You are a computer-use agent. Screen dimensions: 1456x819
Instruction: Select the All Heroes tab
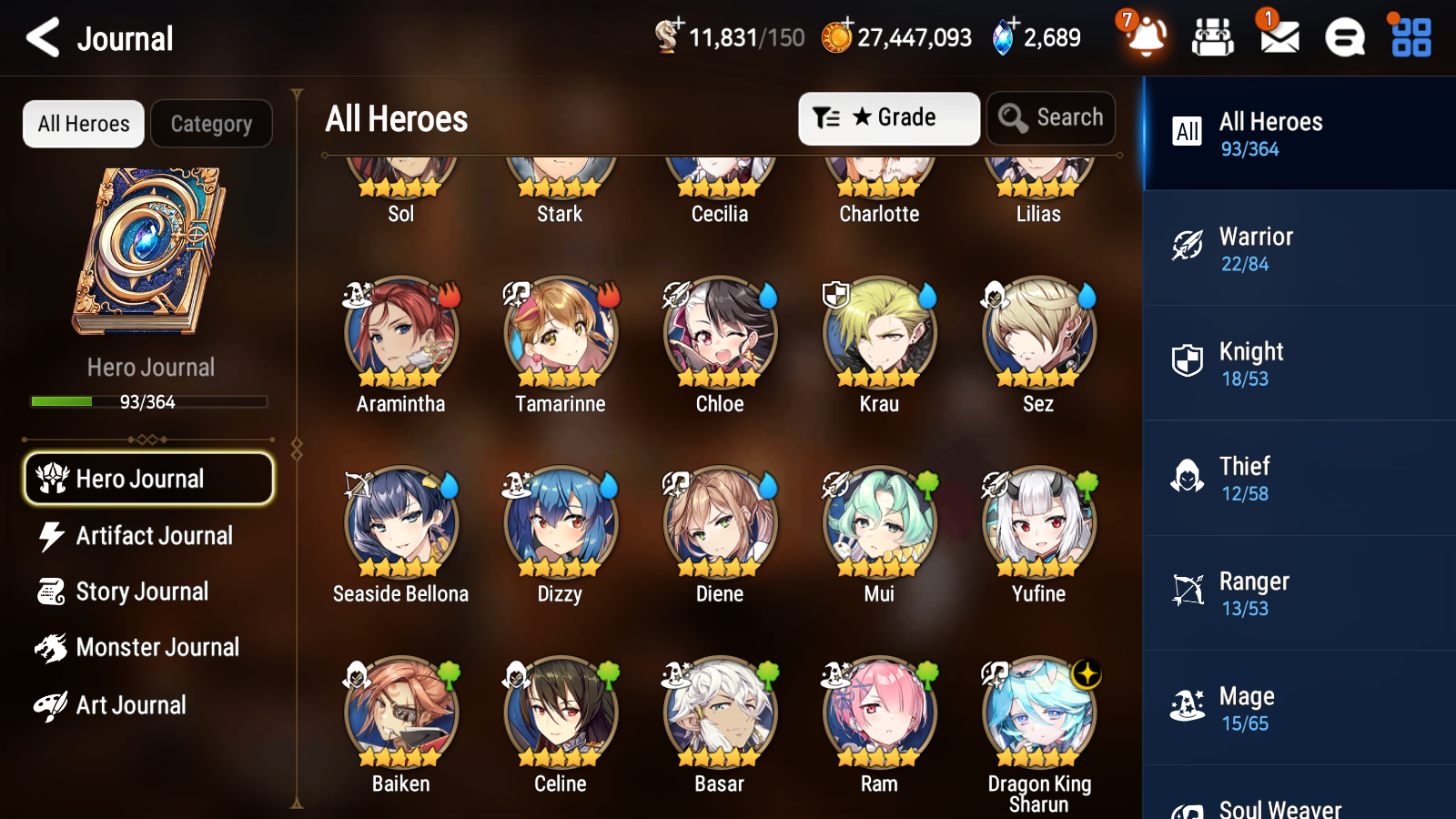(83, 124)
